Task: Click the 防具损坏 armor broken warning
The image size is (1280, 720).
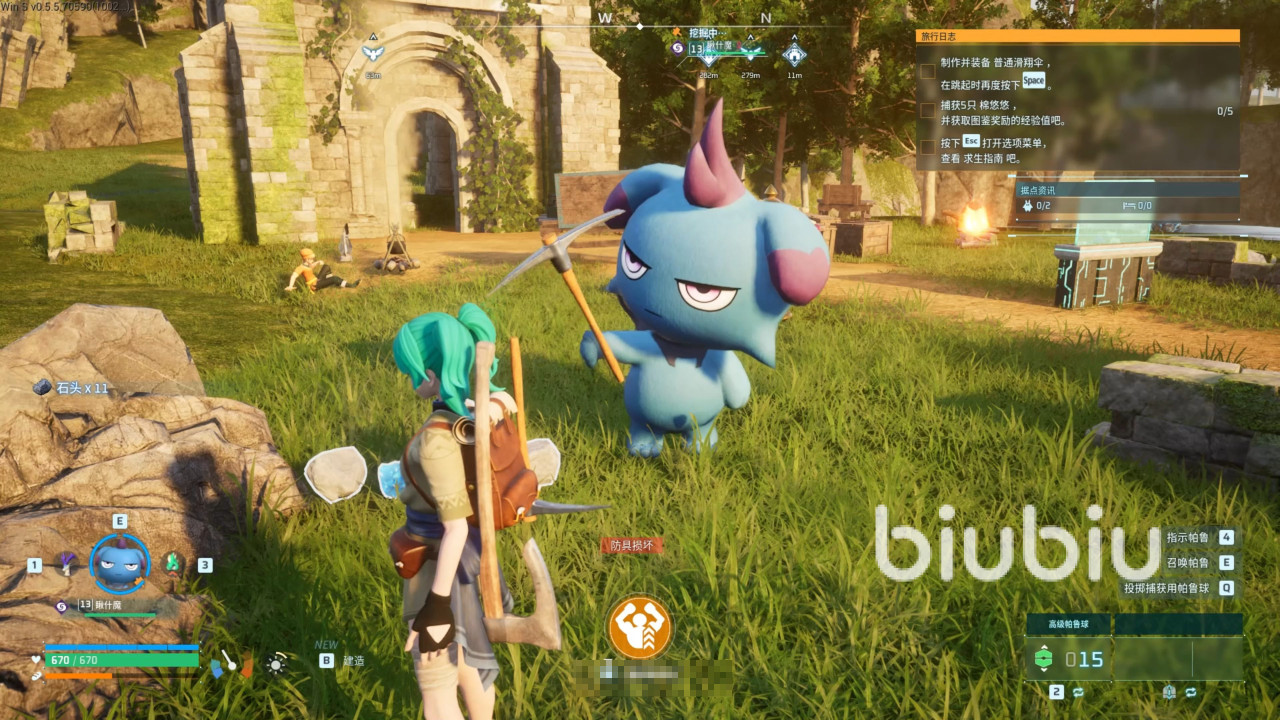Action: point(631,546)
